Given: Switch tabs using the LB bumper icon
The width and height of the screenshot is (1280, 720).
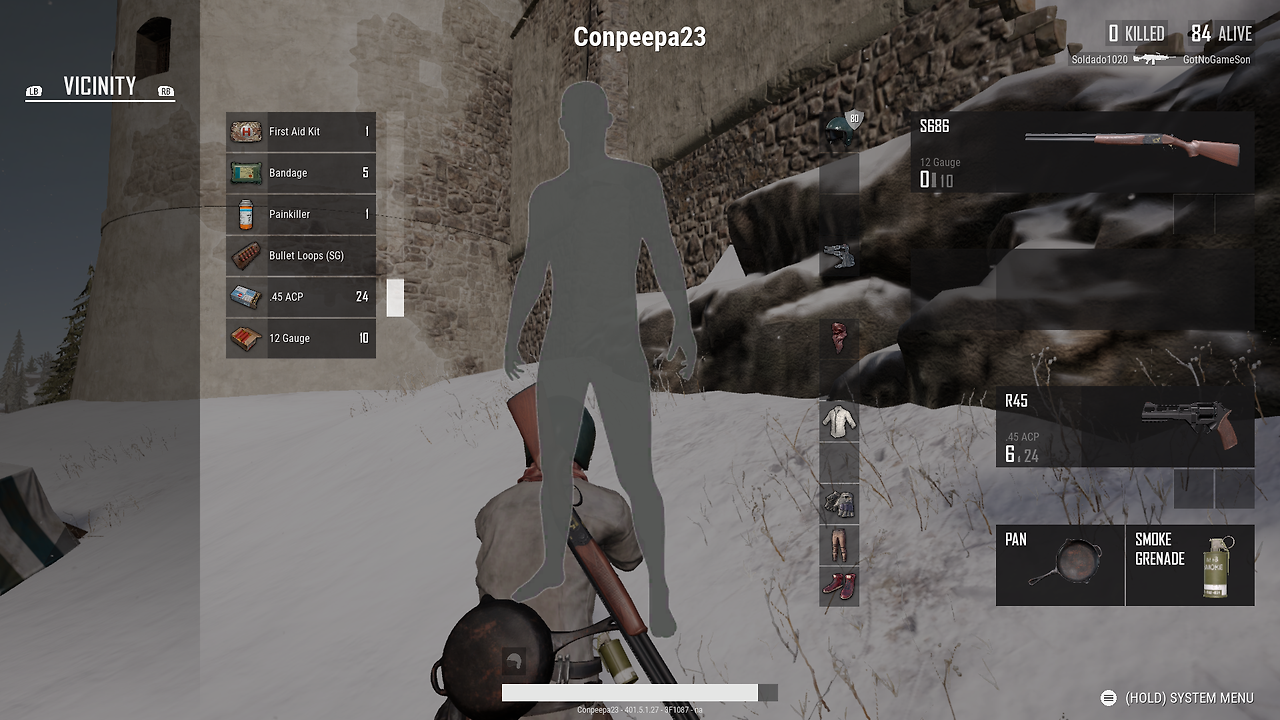Looking at the screenshot, I should click(x=33, y=91).
